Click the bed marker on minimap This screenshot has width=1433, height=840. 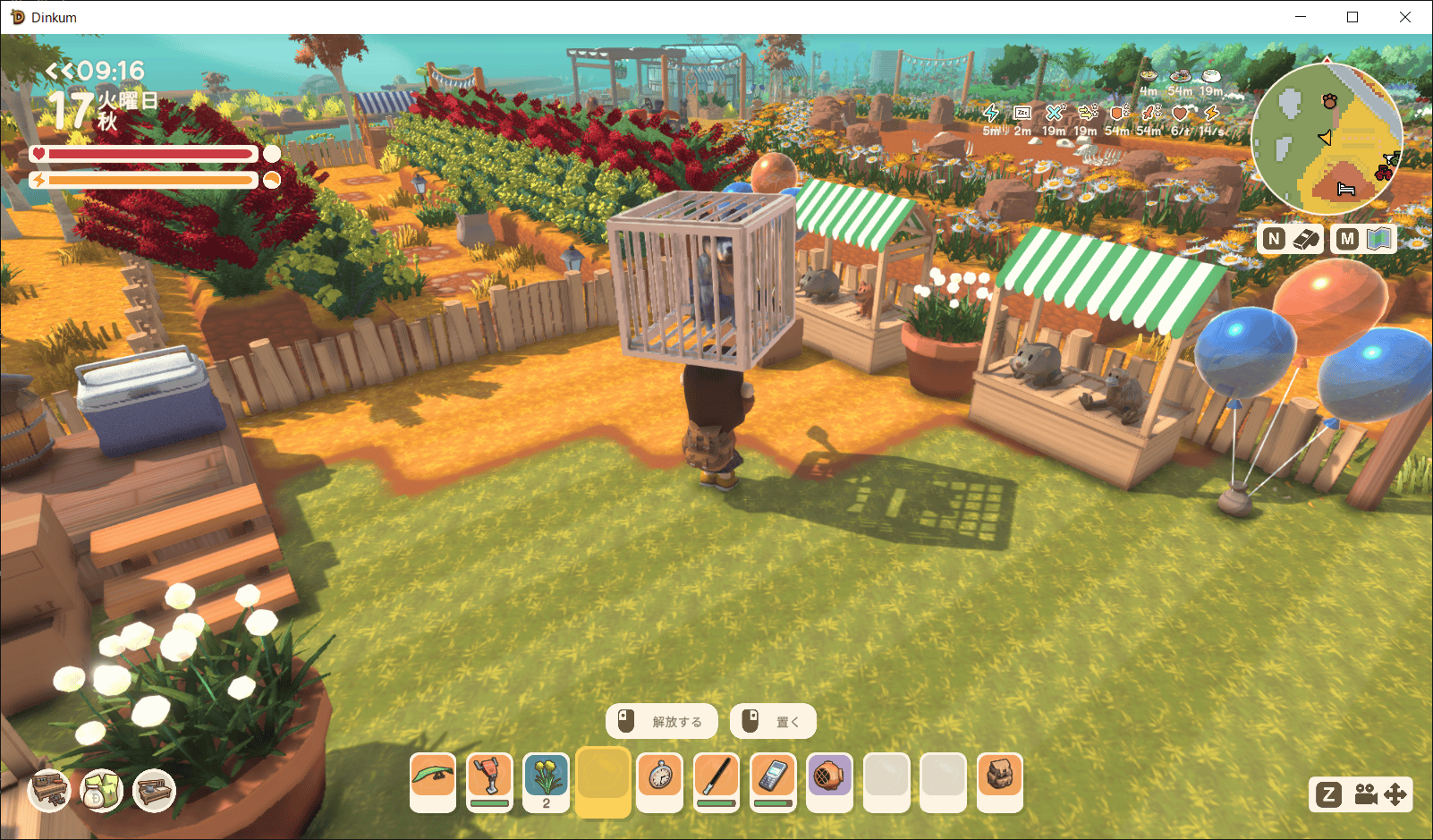pos(1346,189)
